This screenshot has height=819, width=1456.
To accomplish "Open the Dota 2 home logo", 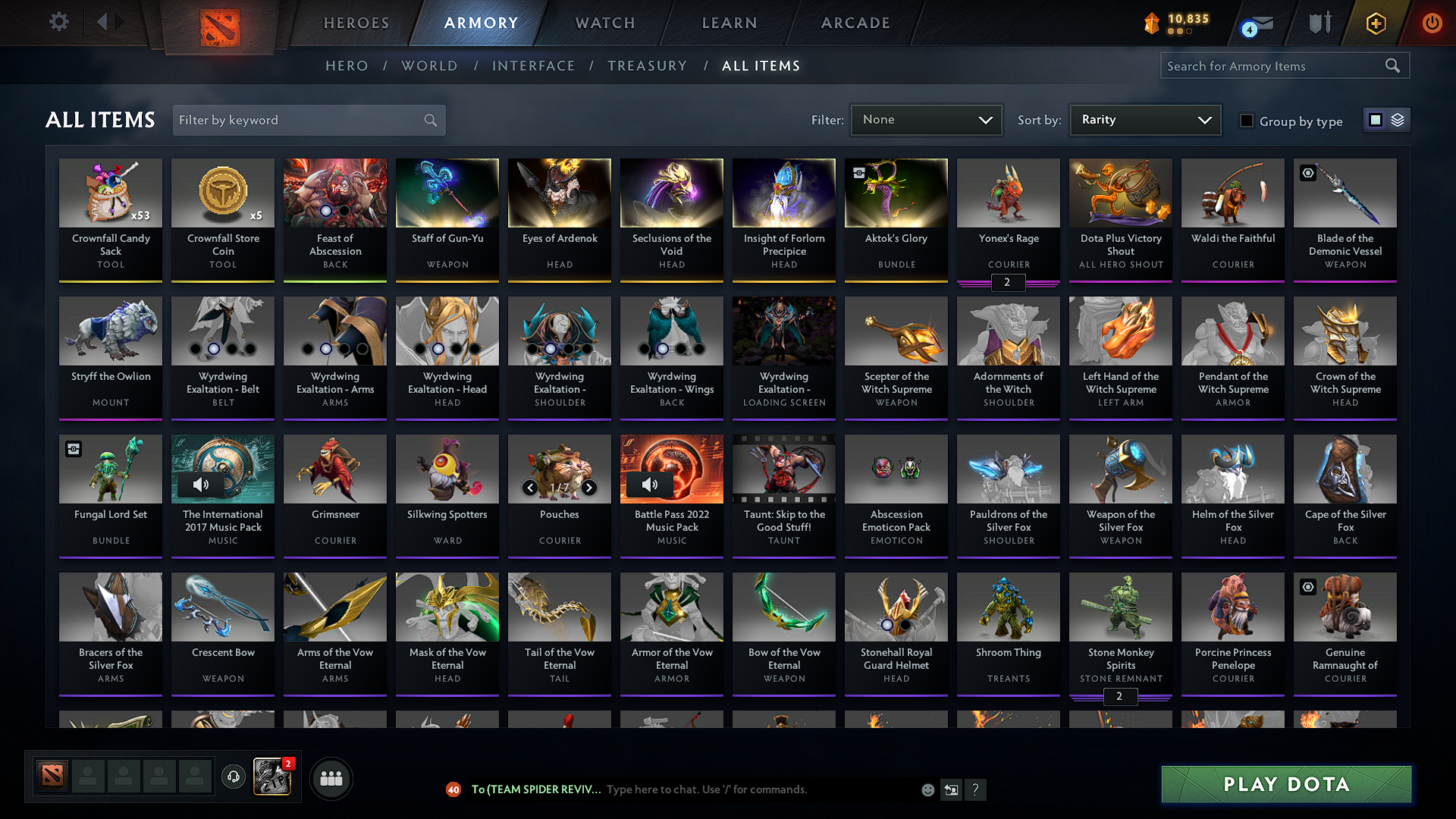I will click(220, 27).
